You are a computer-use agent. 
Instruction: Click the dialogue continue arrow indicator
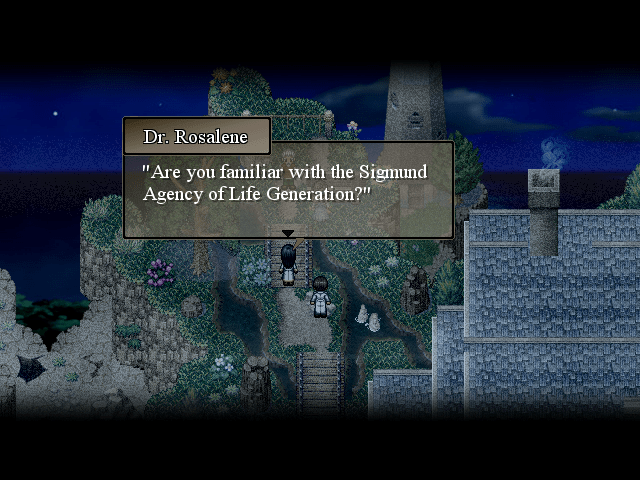(288, 234)
